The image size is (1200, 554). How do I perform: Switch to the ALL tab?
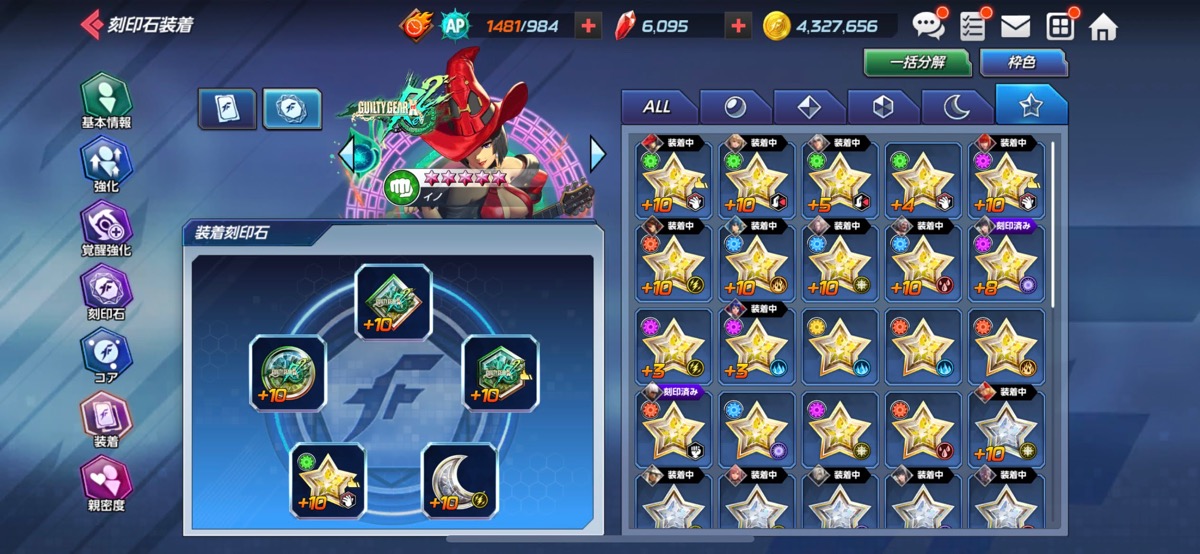(657, 107)
